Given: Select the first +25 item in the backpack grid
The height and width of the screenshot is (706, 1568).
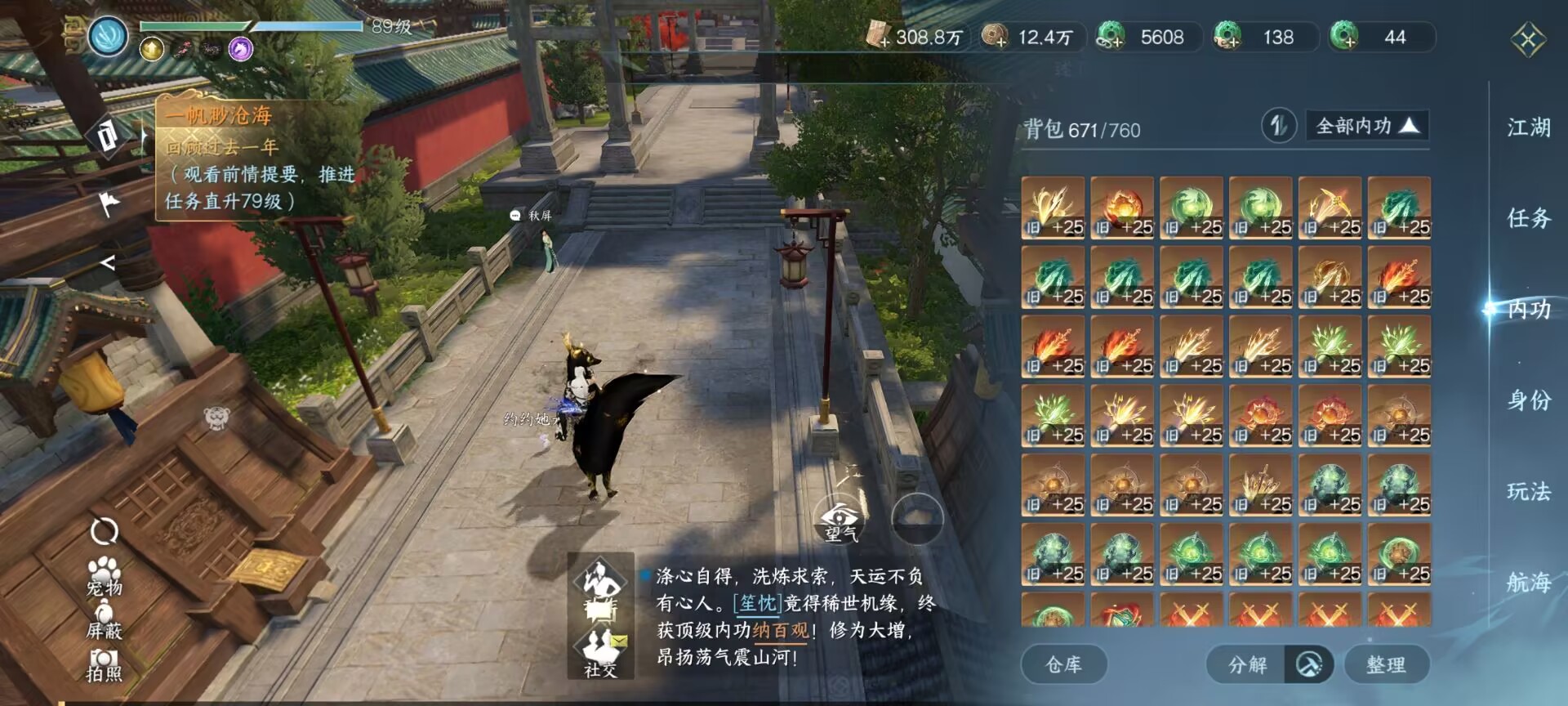Looking at the screenshot, I should point(1053,207).
